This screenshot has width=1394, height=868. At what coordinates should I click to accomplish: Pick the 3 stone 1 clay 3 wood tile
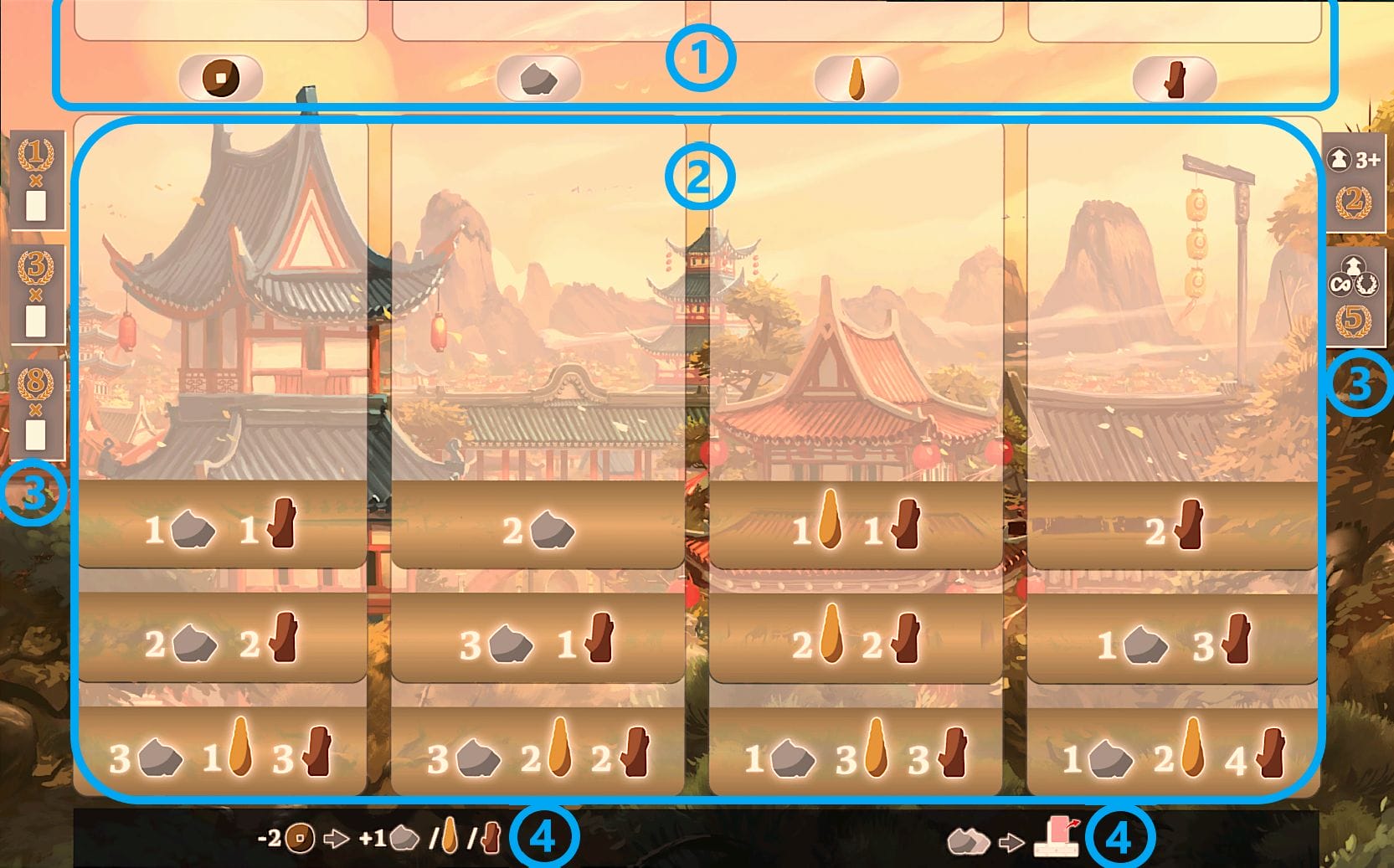click(222, 755)
